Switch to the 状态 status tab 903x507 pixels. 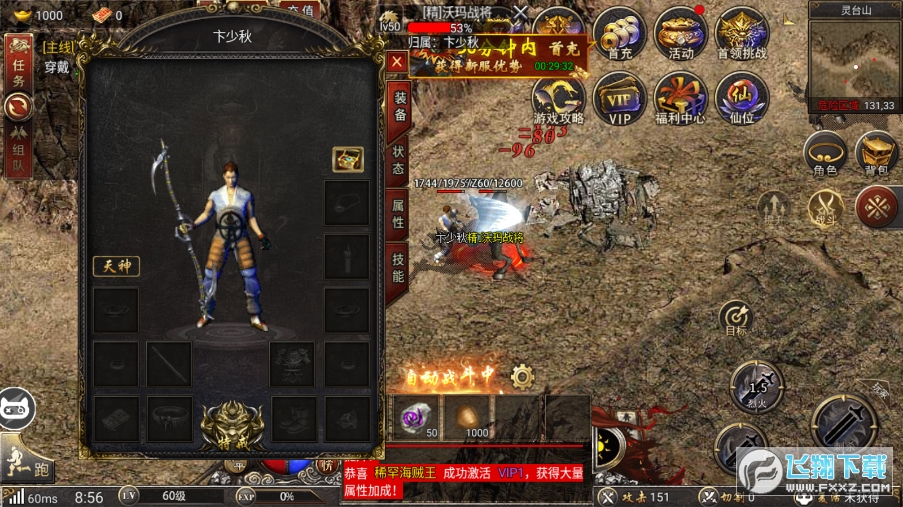(x=398, y=162)
